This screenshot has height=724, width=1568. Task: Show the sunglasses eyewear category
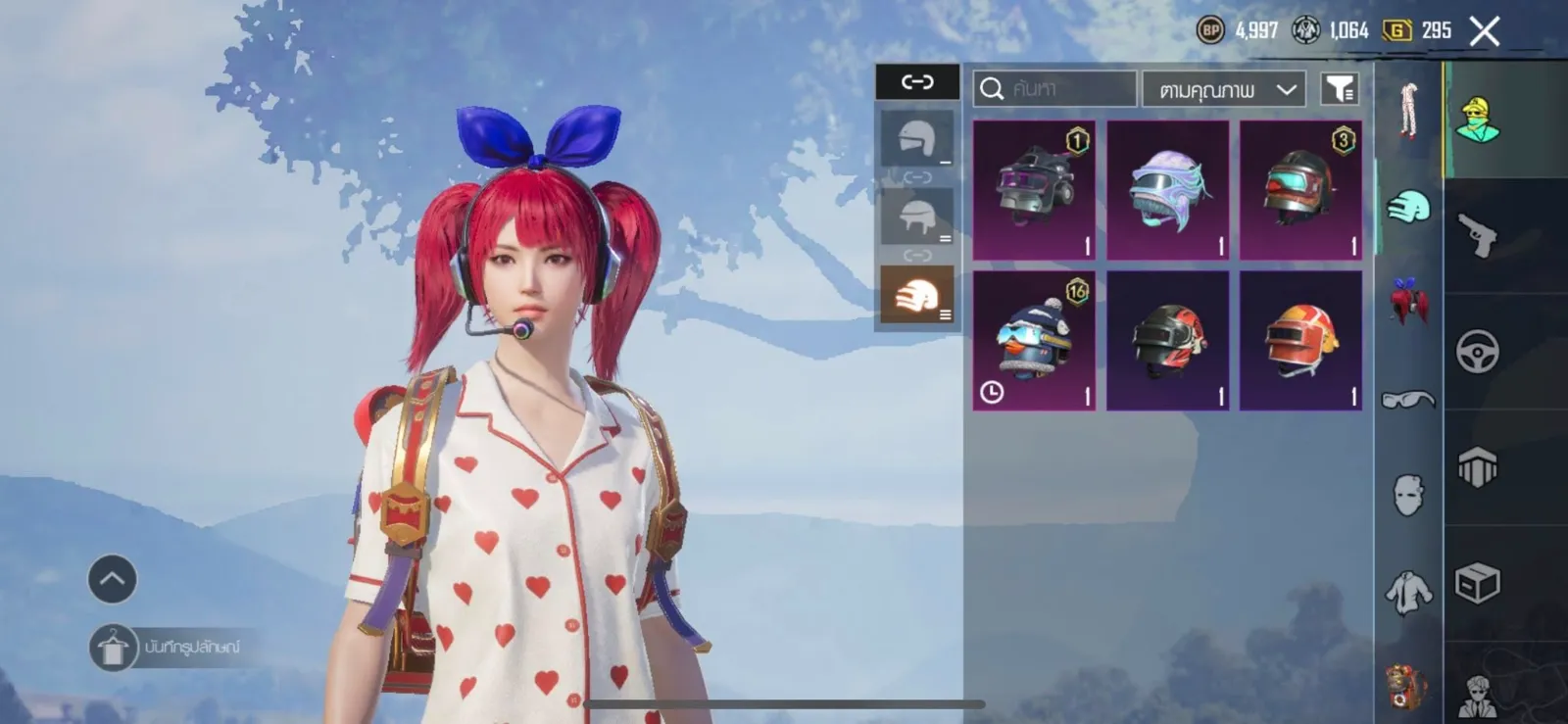1408,399
